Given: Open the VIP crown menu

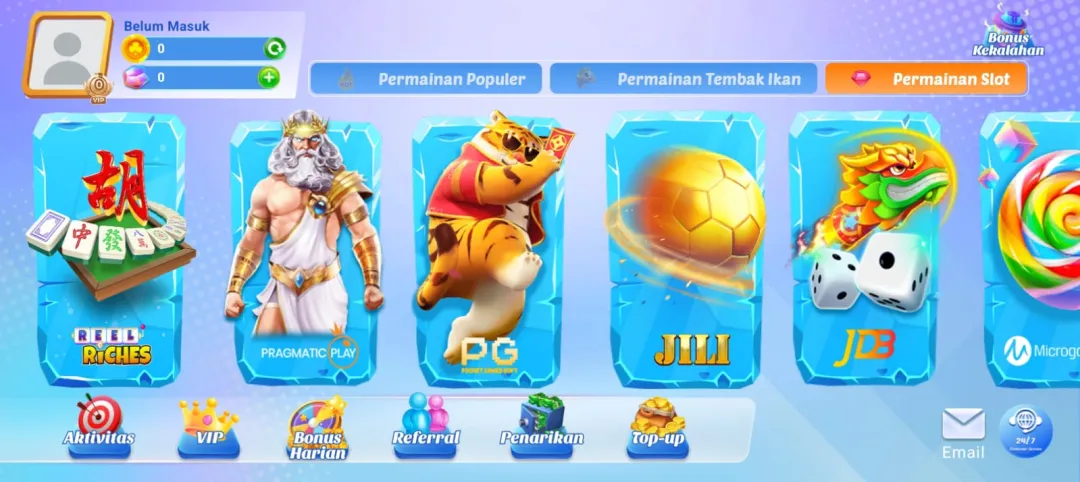Looking at the screenshot, I should click(x=208, y=425).
